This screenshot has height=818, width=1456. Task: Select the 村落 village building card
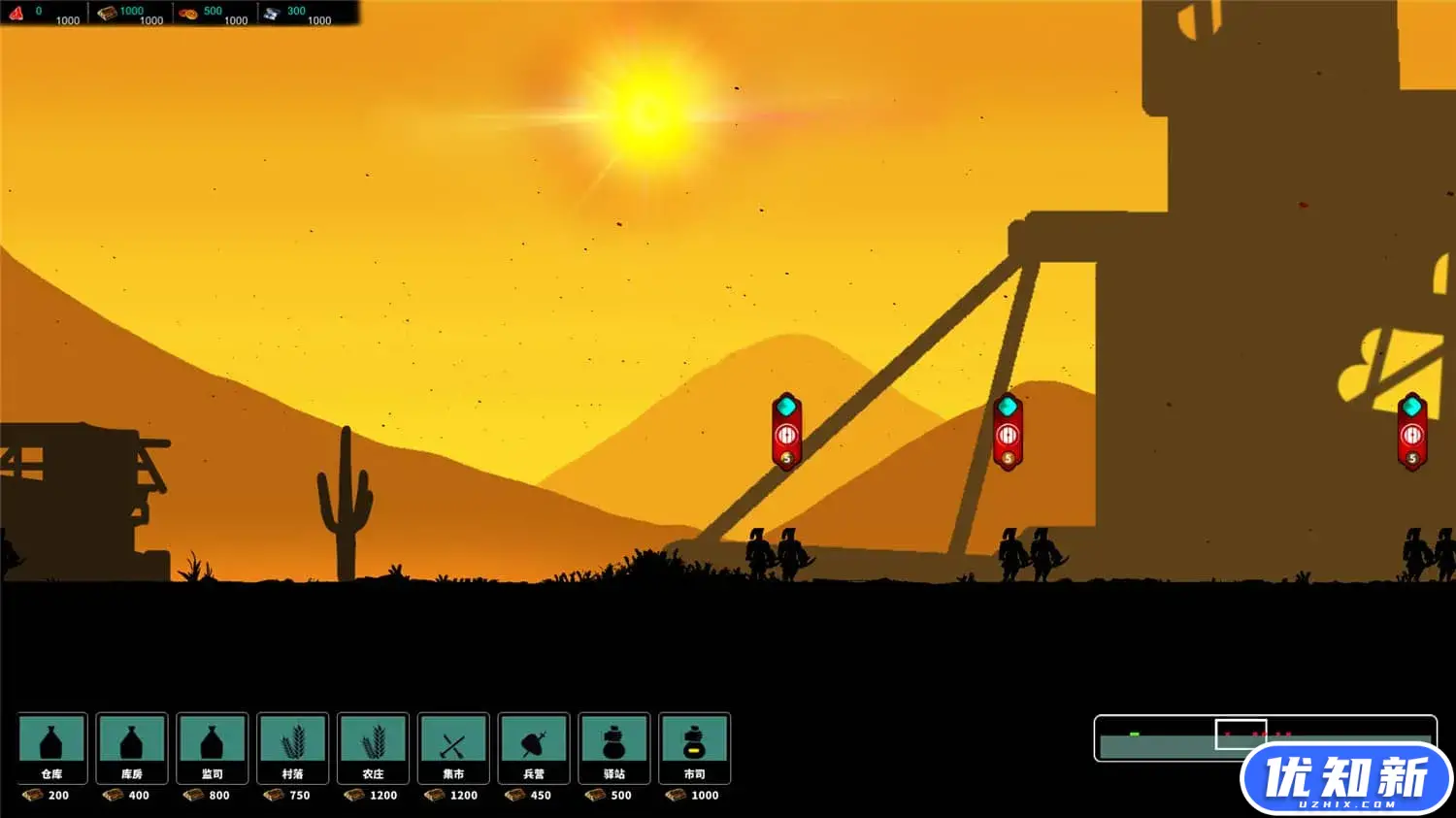[x=292, y=747]
